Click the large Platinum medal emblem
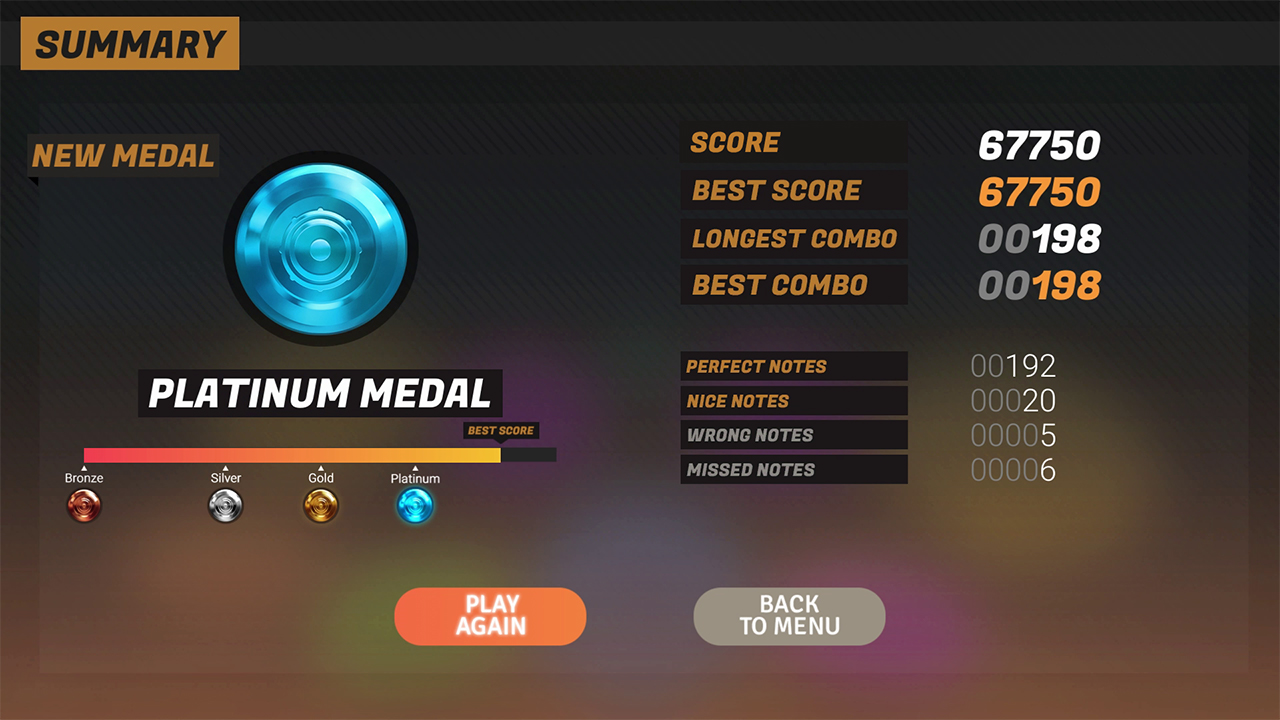1280x720 pixels. click(x=320, y=245)
